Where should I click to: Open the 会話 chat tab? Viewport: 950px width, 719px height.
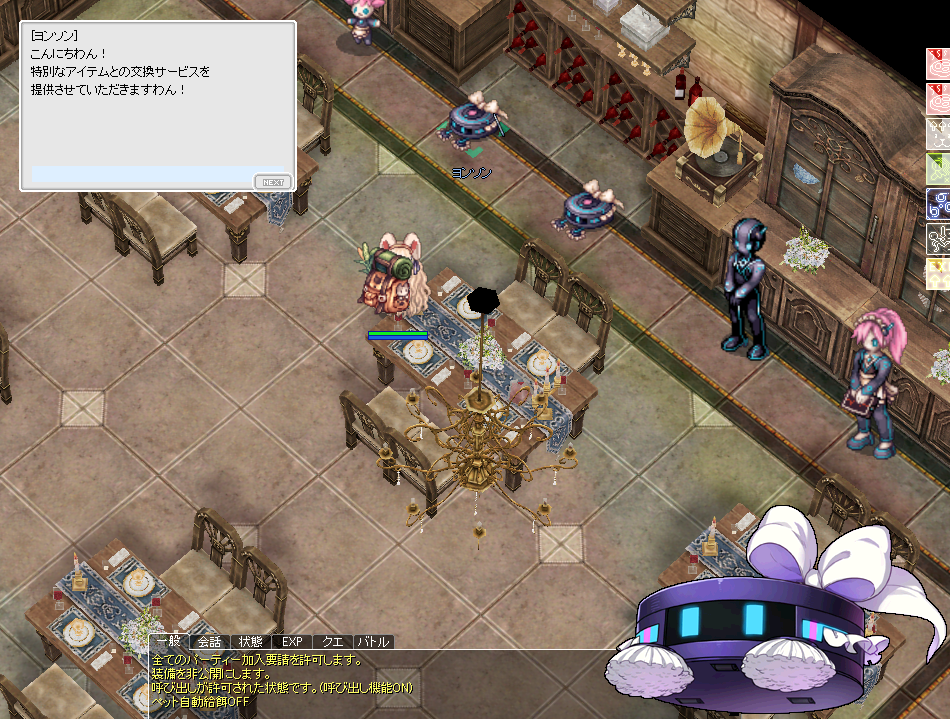click(x=210, y=642)
